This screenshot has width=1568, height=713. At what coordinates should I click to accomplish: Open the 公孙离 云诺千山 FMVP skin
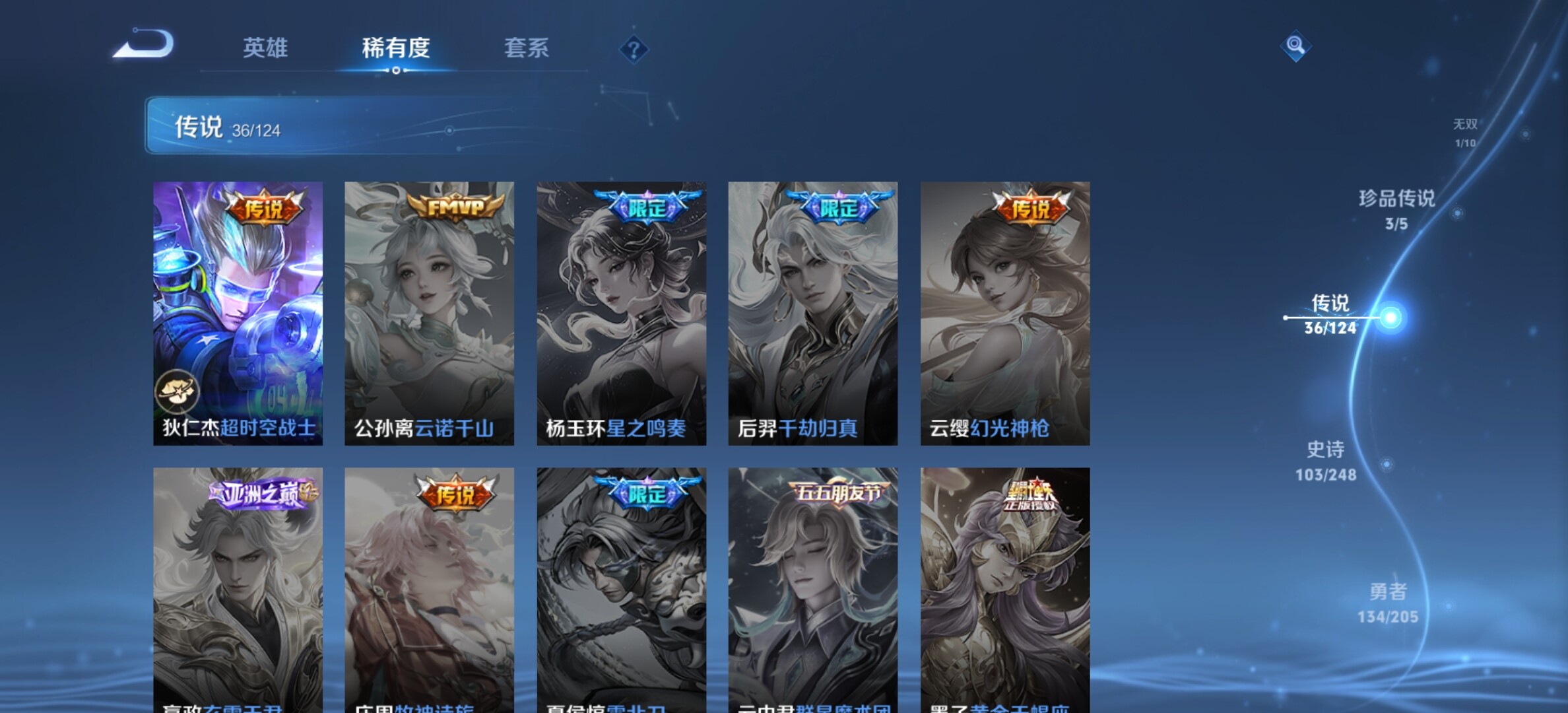(429, 313)
